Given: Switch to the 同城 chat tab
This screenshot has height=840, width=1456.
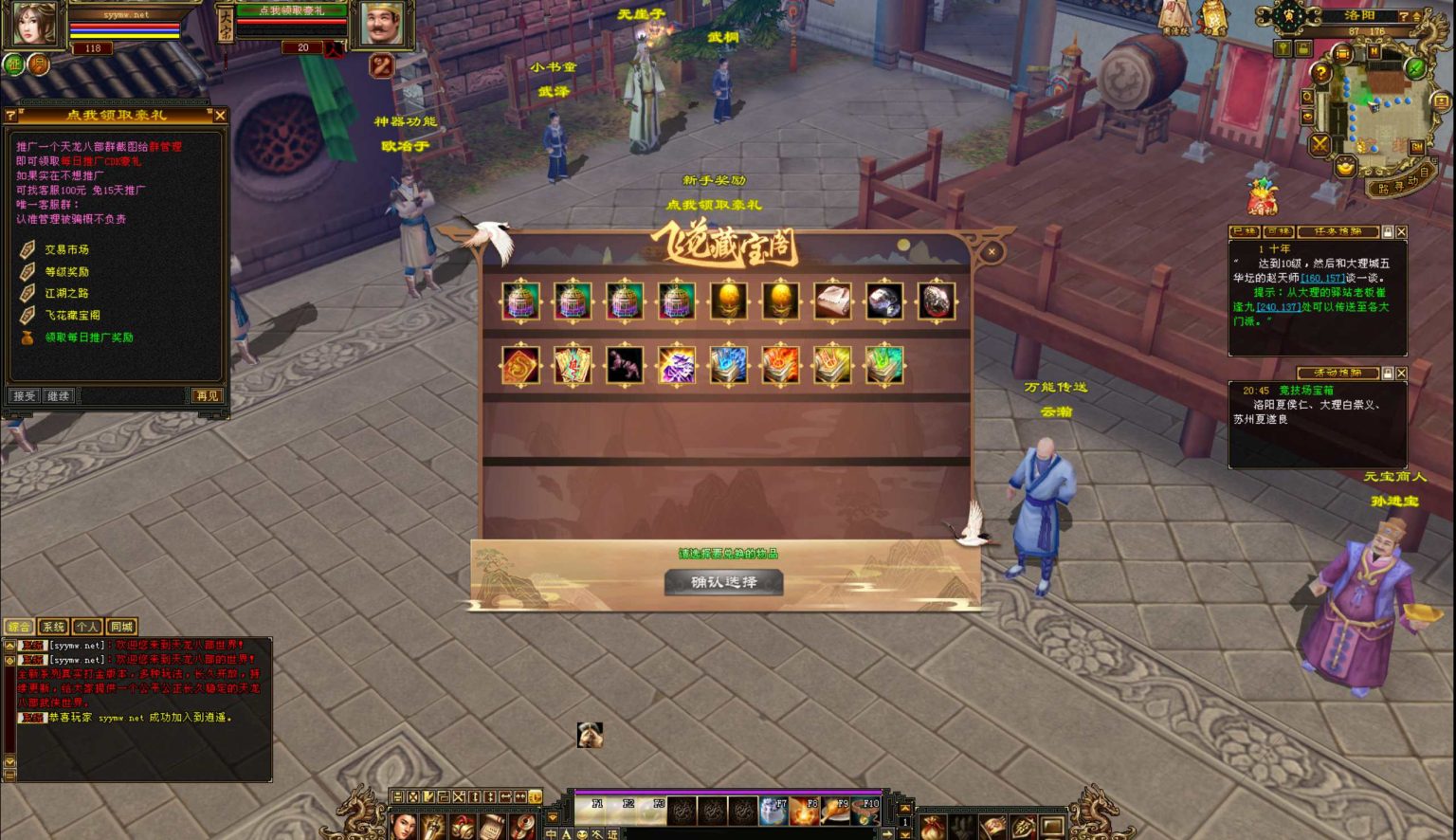Looking at the screenshot, I should [x=121, y=627].
